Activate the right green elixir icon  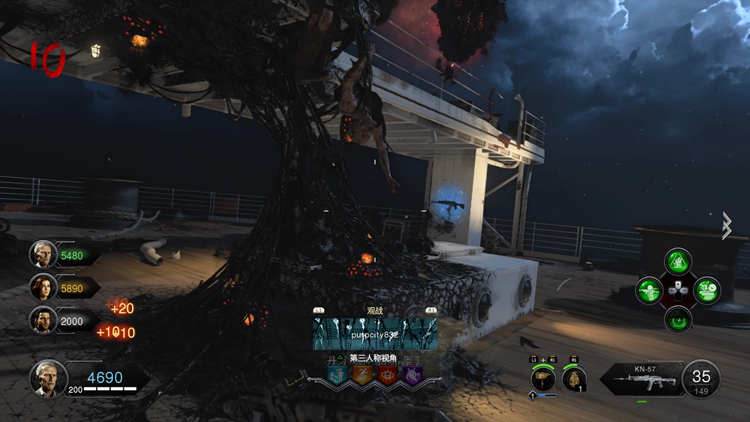(706, 291)
